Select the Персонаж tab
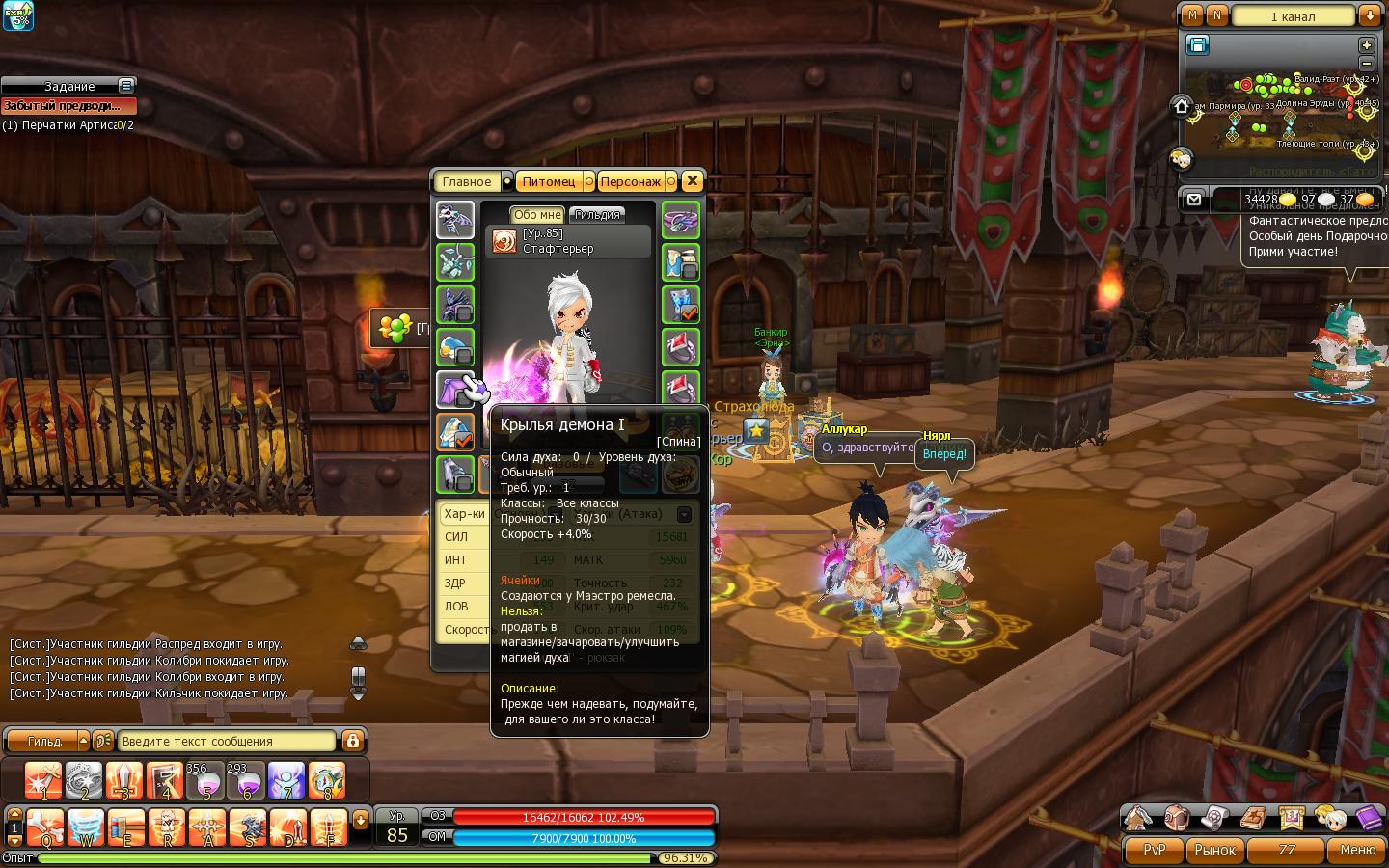The image size is (1389, 868). (630, 181)
